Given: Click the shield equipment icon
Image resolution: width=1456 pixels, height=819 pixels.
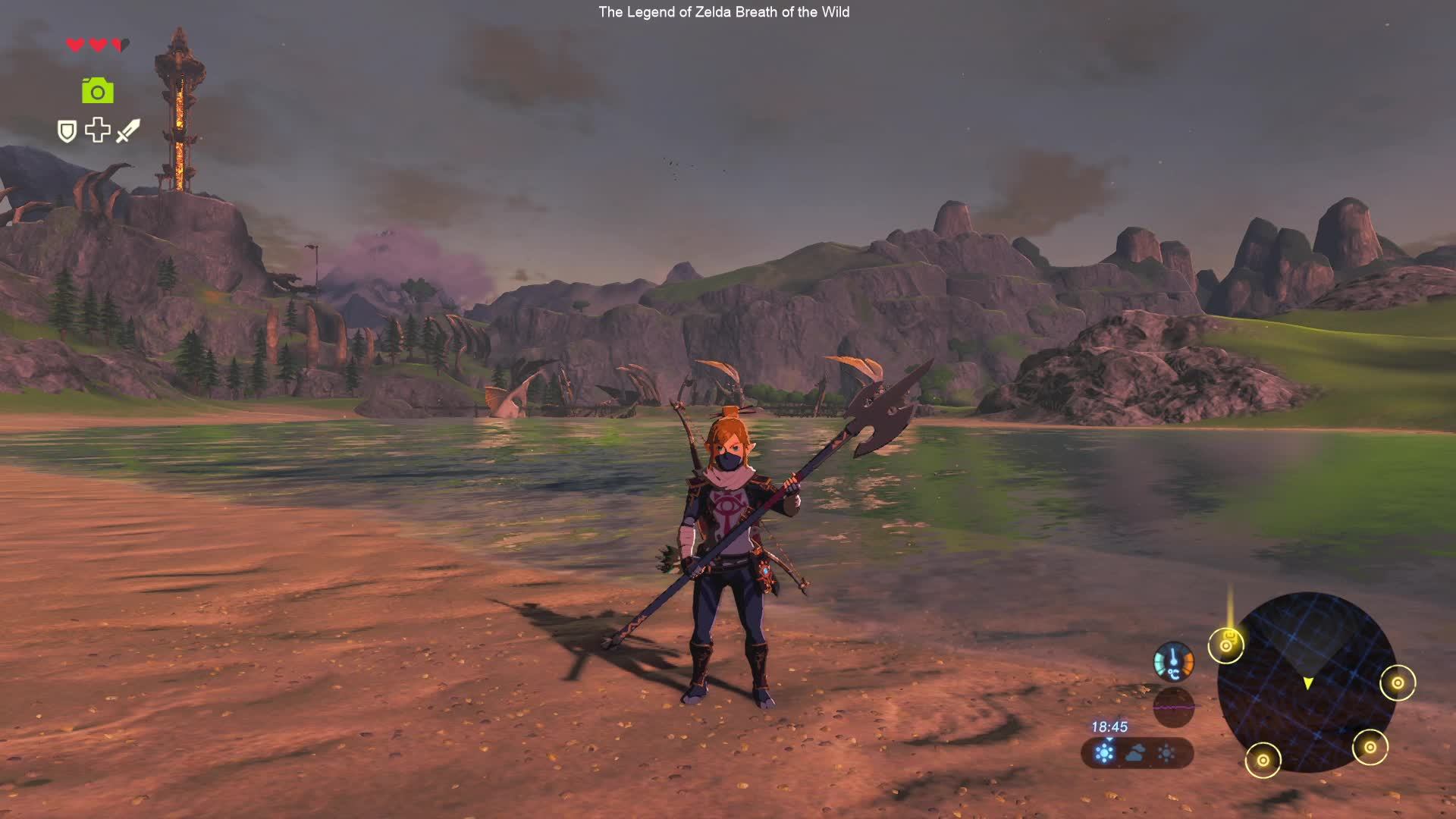Looking at the screenshot, I should coord(67,131).
